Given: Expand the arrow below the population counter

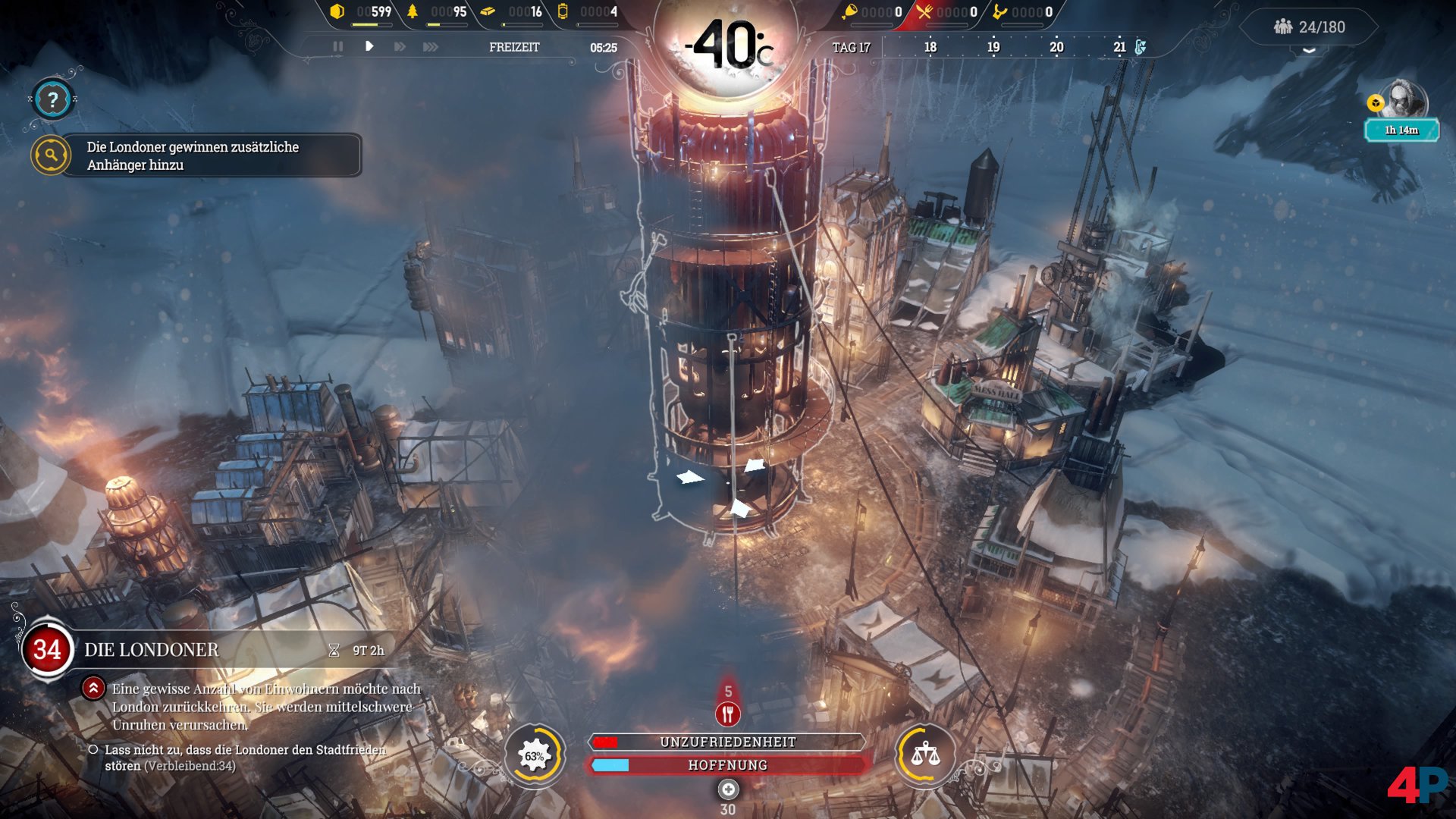Looking at the screenshot, I should tap(1309, 51).
